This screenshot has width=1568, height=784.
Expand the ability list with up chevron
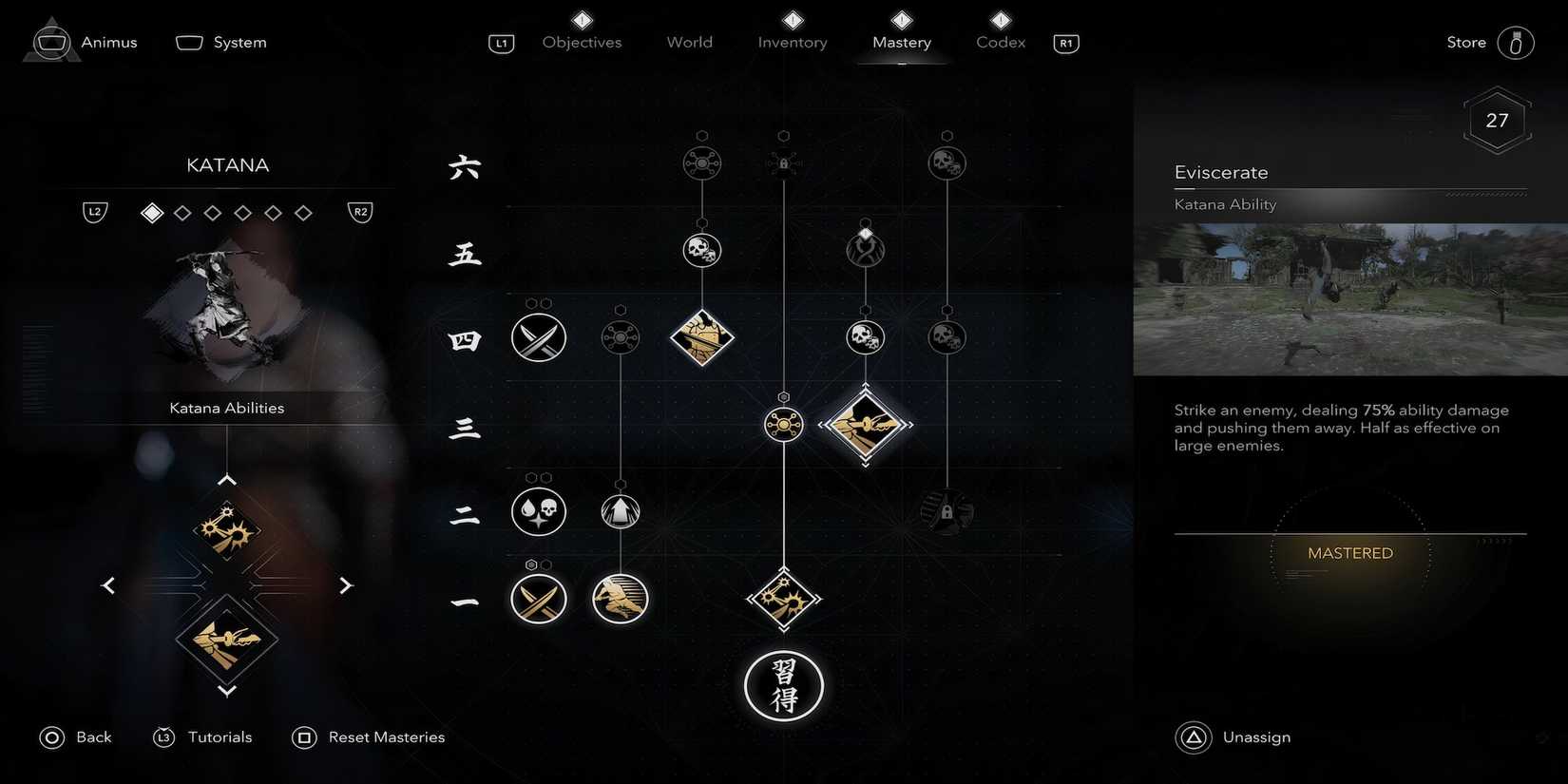pyautogui.click(x=227, y=479)
